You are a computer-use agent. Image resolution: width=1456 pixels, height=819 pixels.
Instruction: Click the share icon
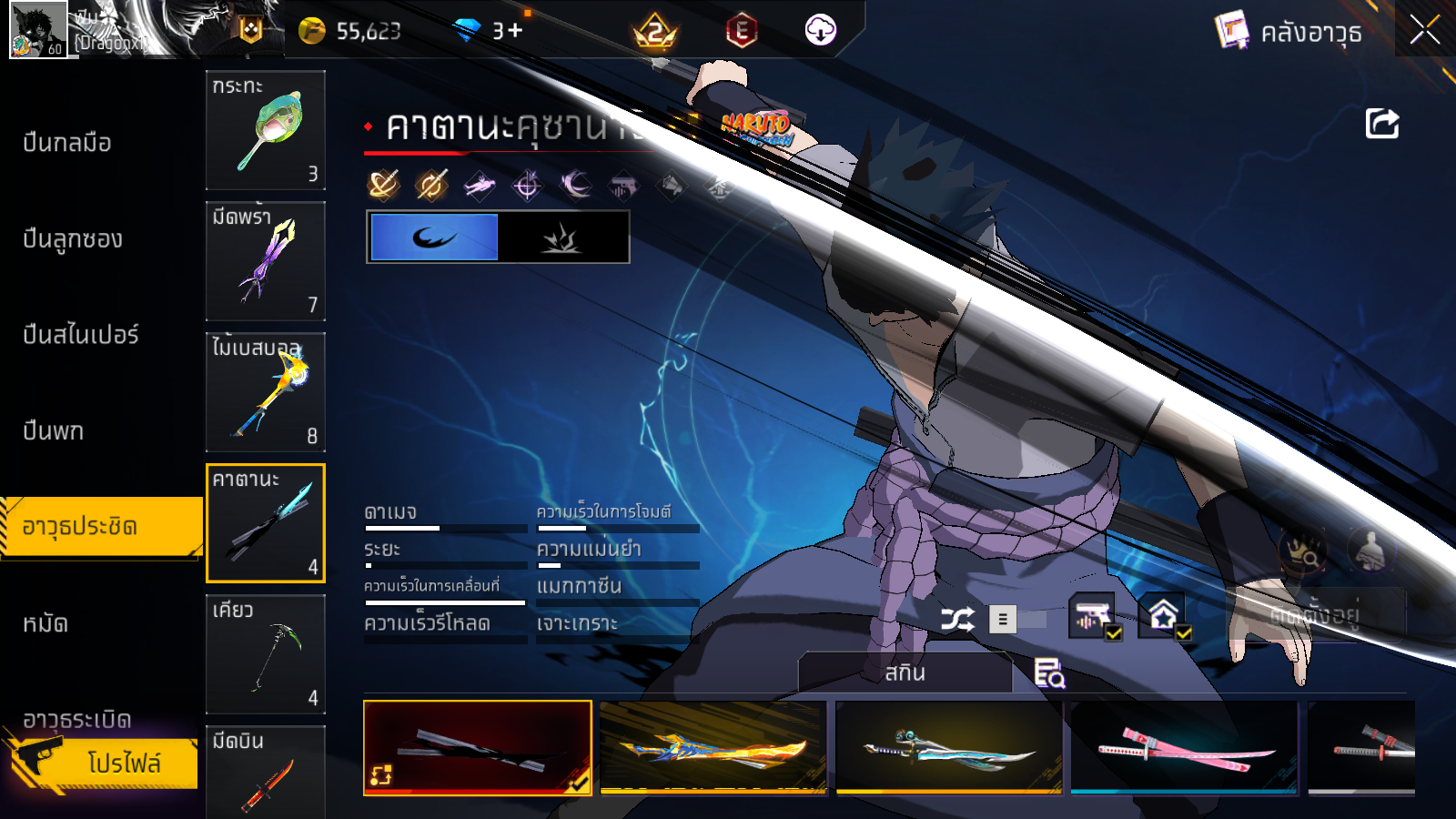[1381, 124]
